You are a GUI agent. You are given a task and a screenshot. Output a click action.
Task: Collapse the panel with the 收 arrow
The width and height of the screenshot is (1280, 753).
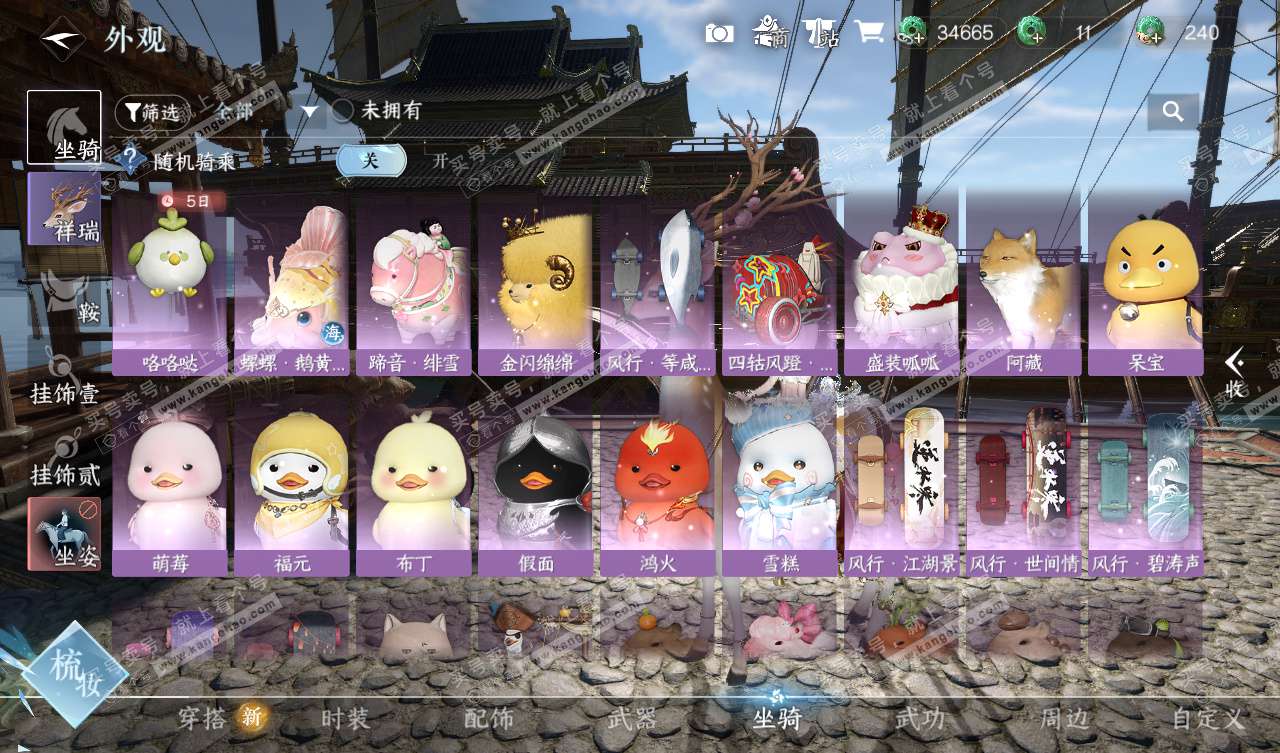(1236, 372)
